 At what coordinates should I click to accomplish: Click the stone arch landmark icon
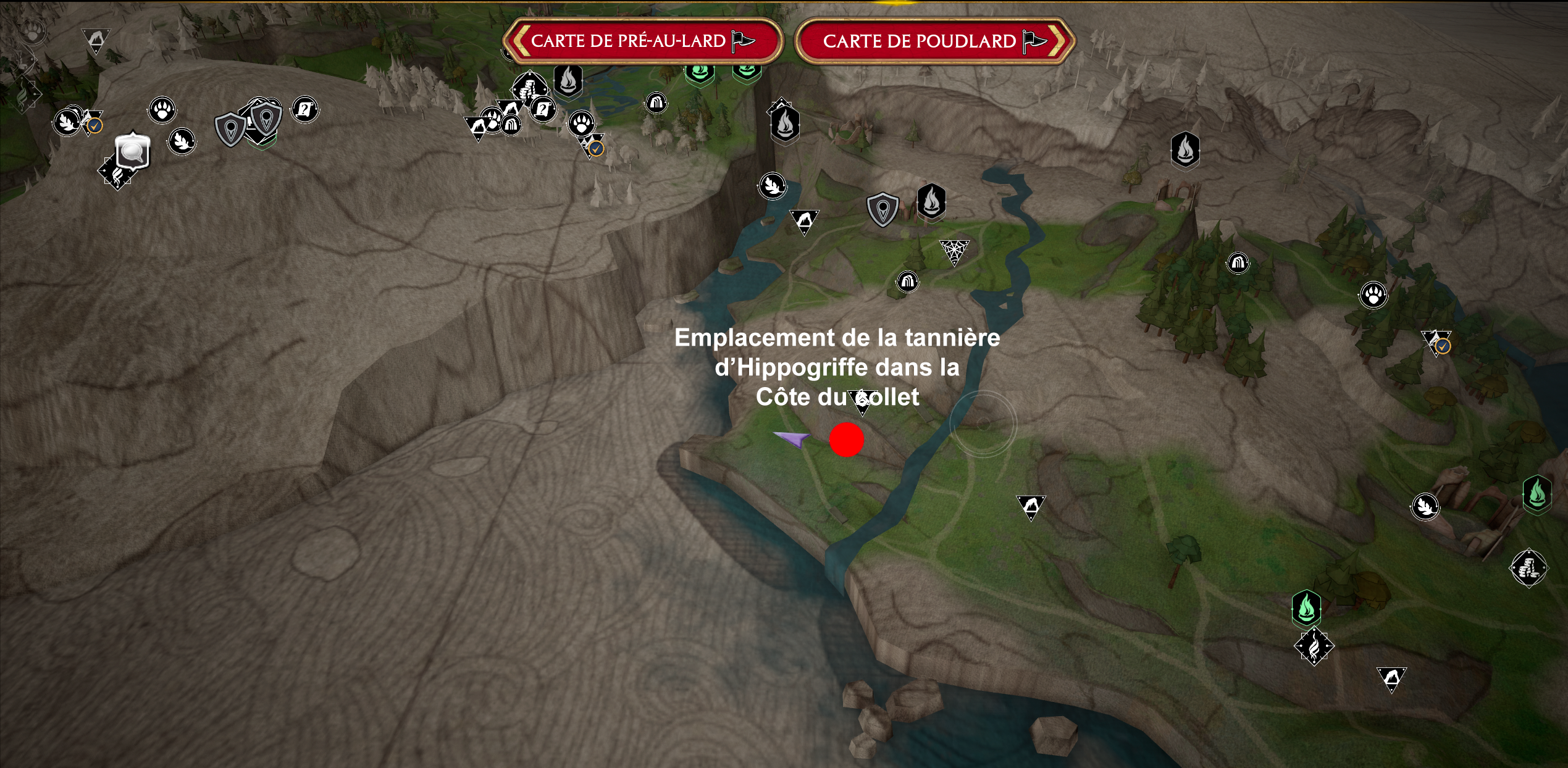coord(908,282)
